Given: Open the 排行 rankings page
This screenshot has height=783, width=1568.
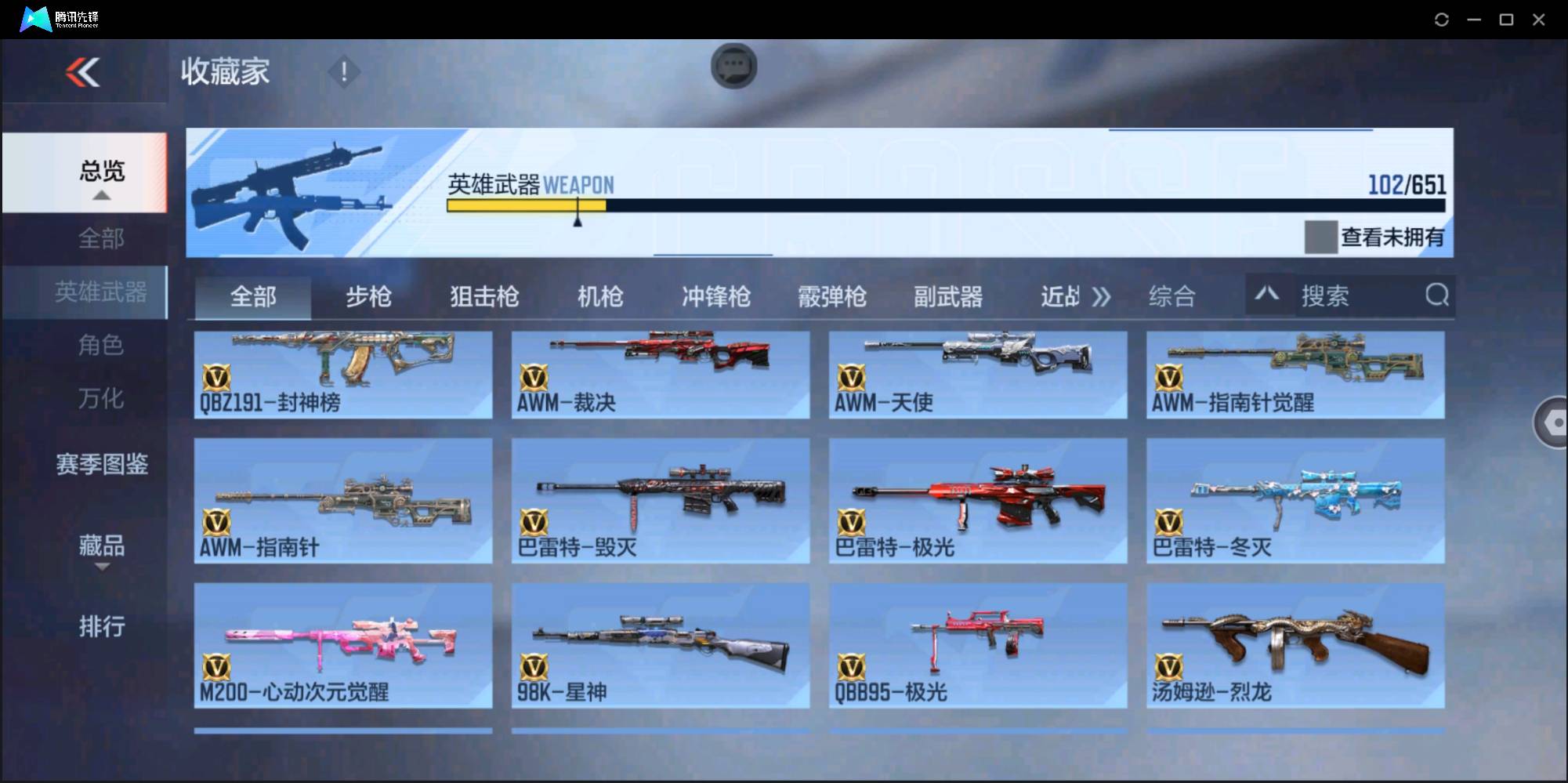Looking at the screenshot, I should [100, 625].
